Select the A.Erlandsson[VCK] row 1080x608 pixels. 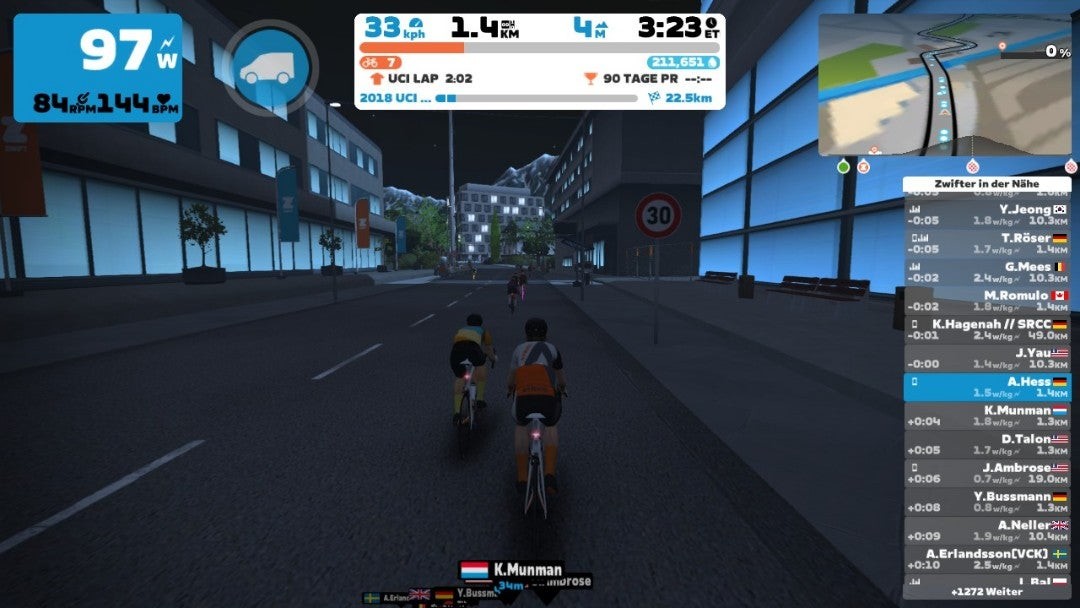(x=987, y=558)
